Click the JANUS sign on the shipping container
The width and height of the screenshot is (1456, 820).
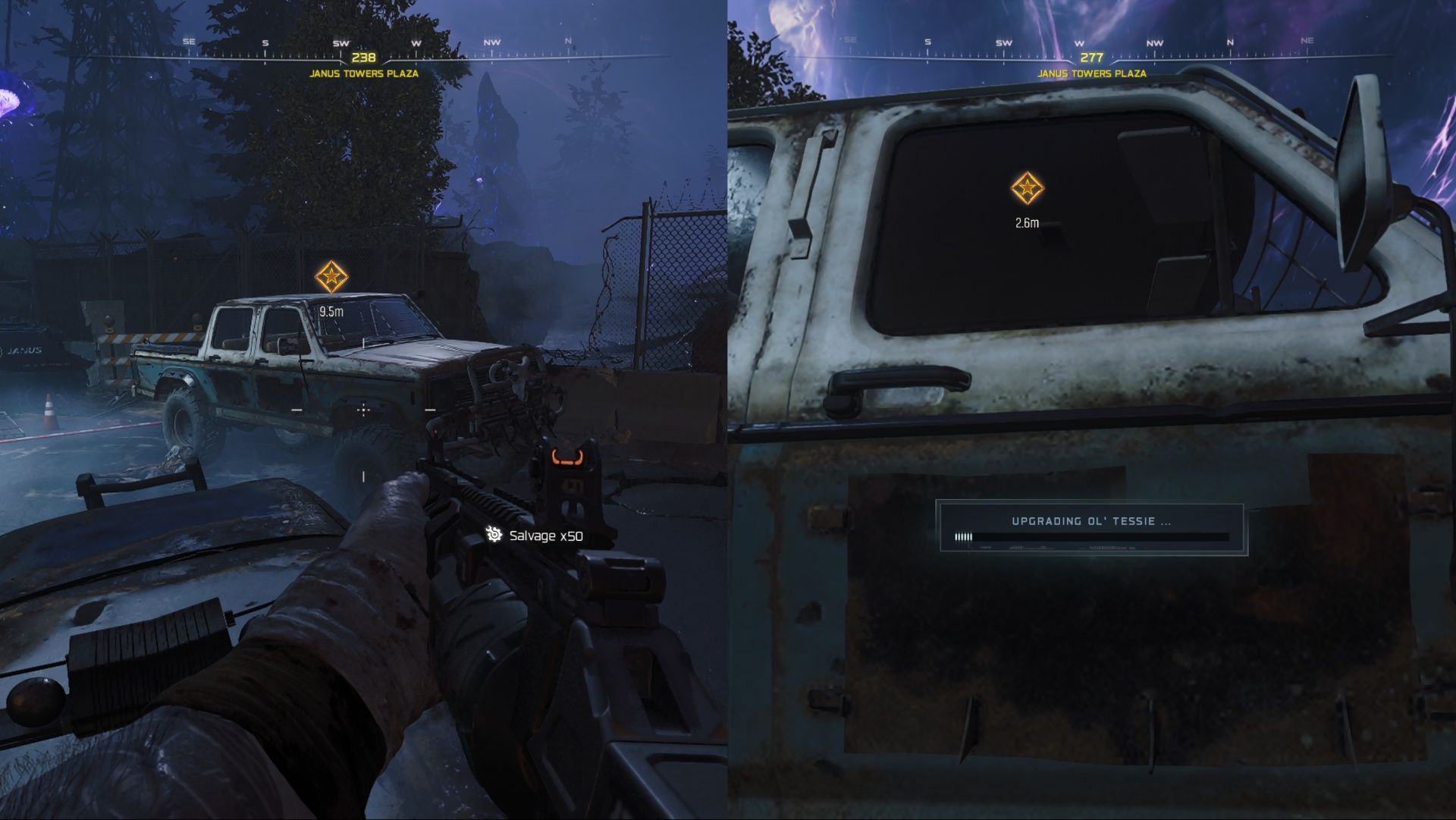pos(23,350)
